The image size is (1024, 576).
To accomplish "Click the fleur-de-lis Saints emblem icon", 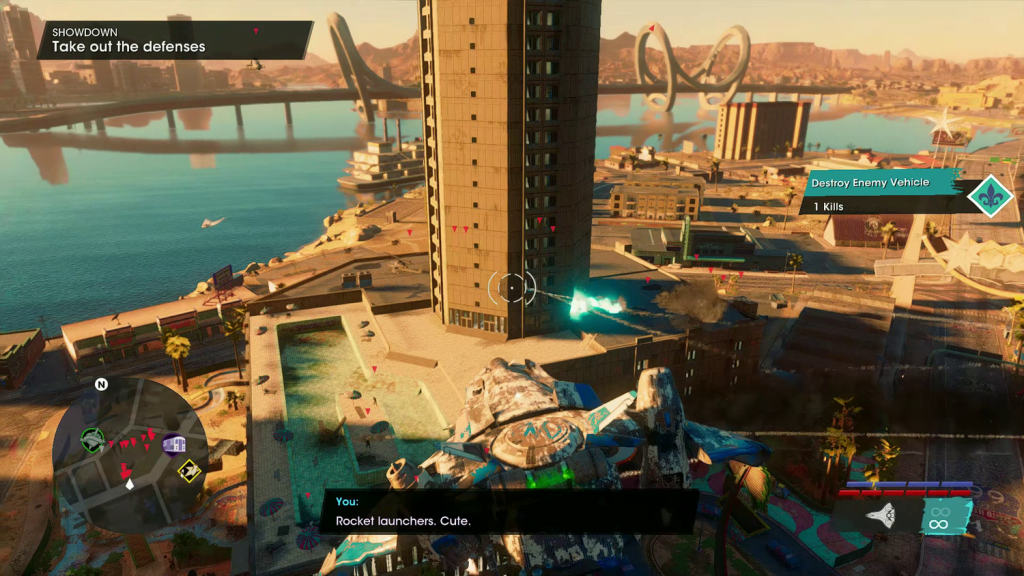I will point(990,193).
